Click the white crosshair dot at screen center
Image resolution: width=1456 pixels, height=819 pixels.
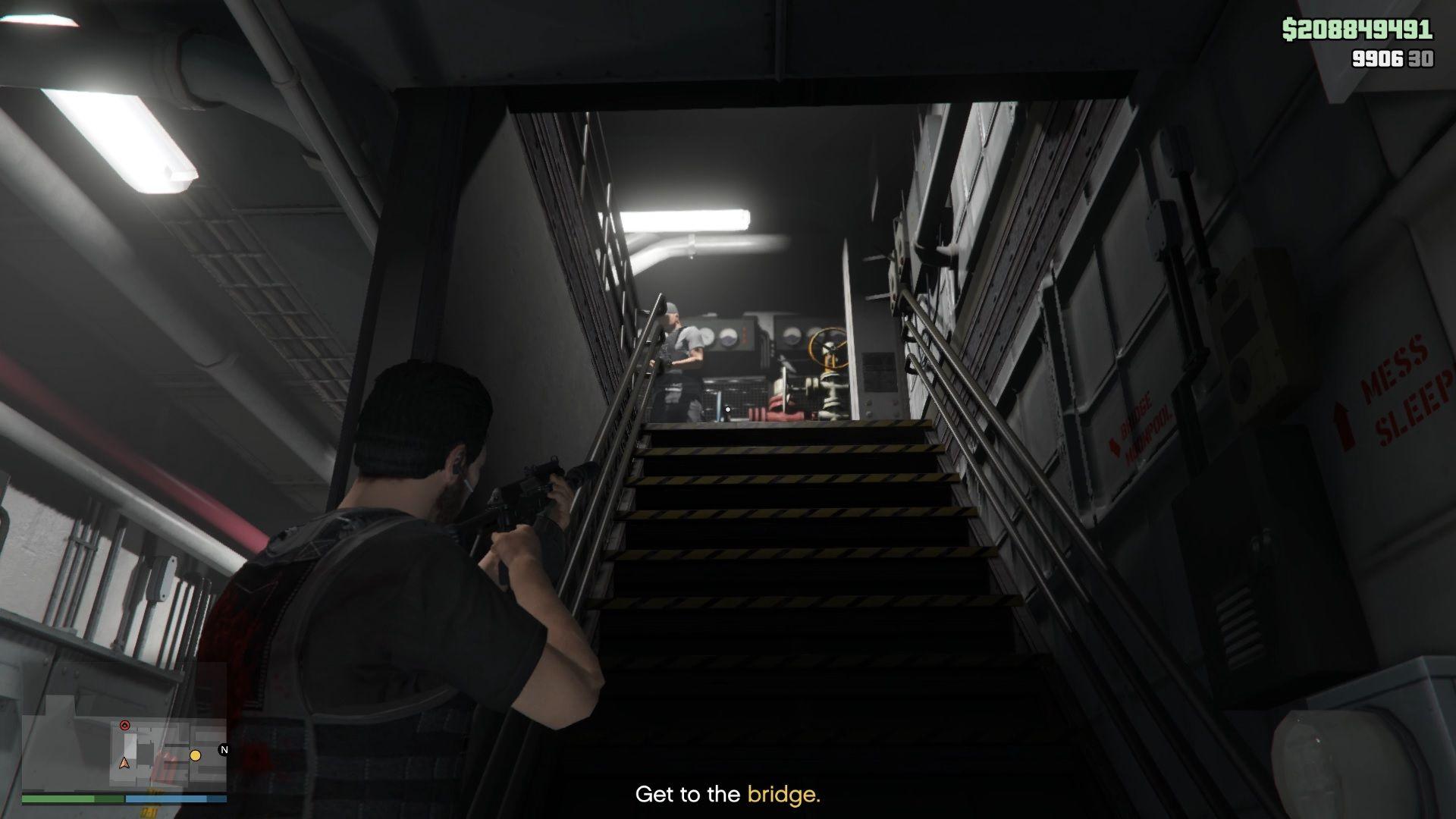click(727, 409)
